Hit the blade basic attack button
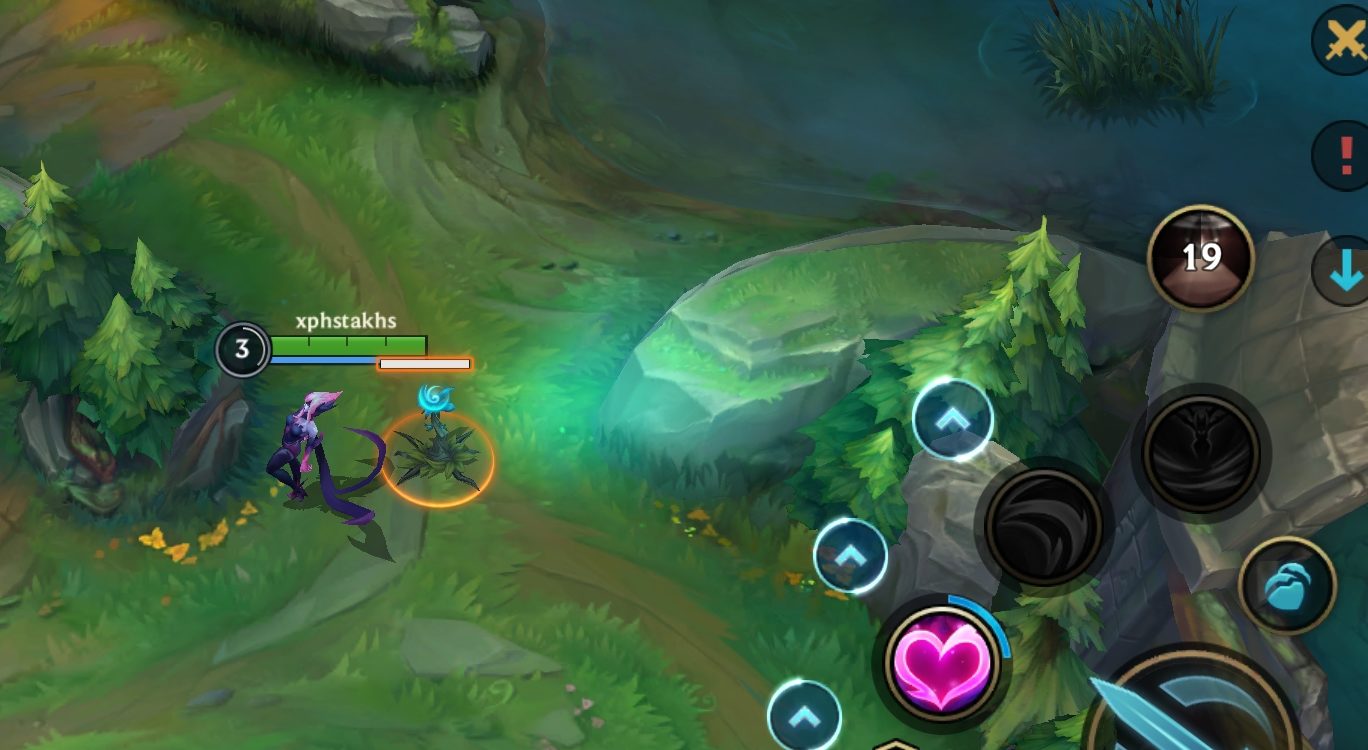Viewport: 1368px width, 750px height. 1190,707
